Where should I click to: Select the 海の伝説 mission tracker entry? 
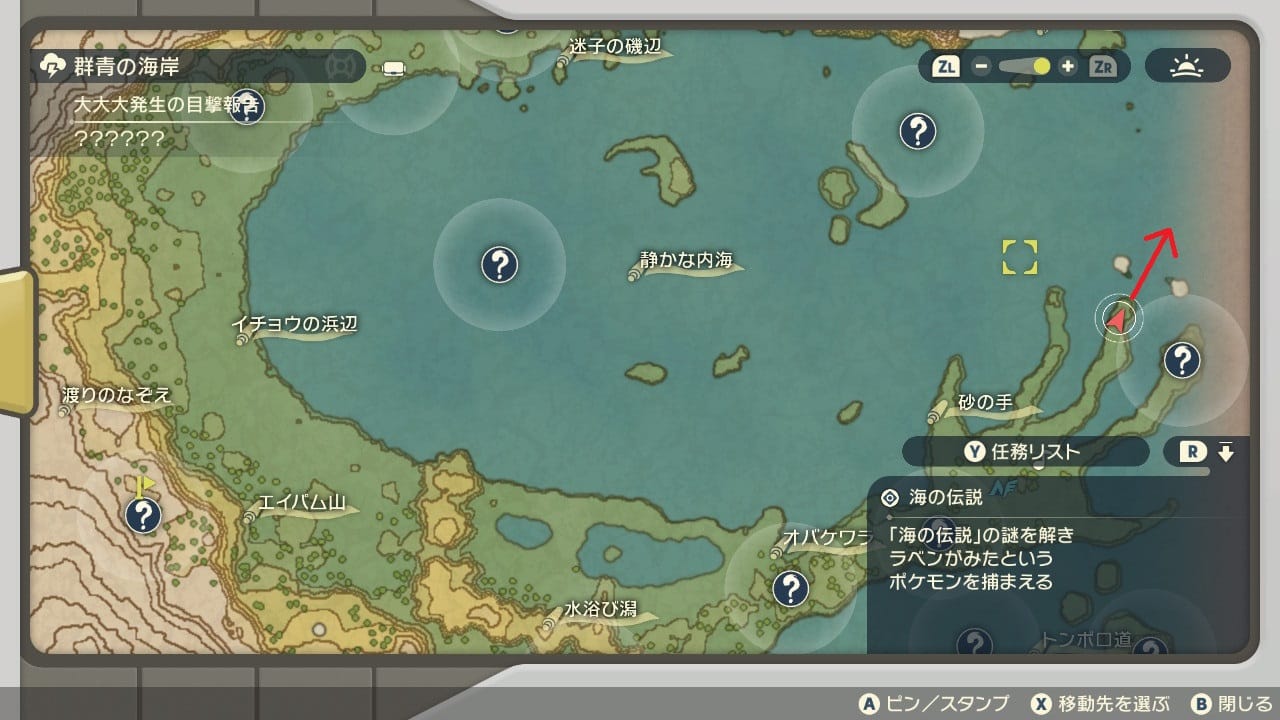[945, 496]
